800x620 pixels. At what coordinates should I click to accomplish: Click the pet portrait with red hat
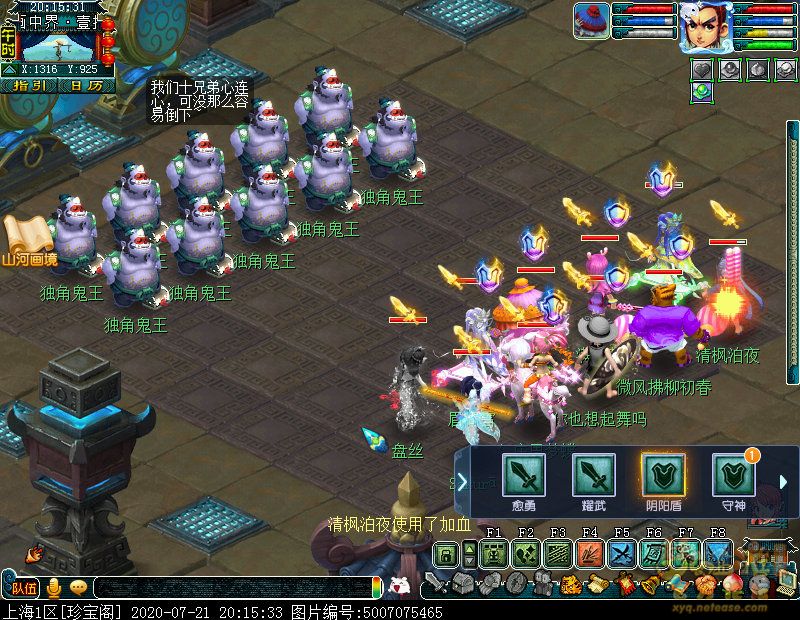pos(592,21)
